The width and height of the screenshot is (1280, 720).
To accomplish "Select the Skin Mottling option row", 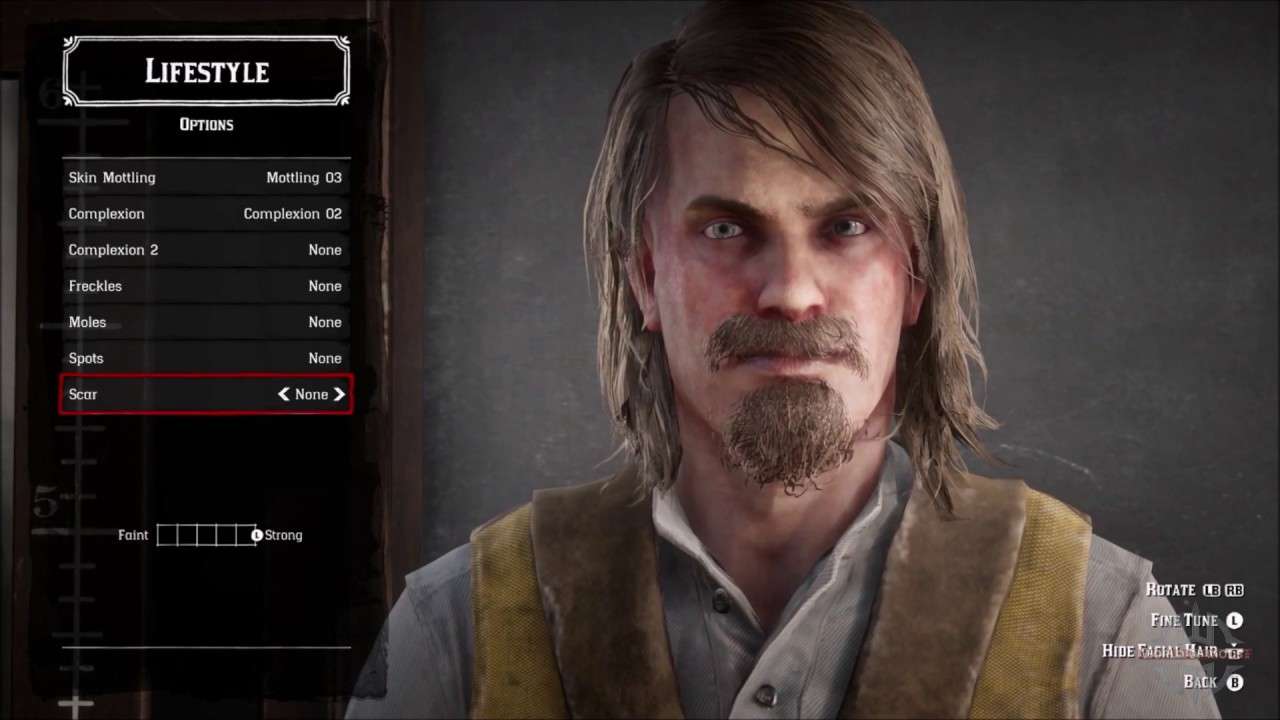I will click(205, 178).
